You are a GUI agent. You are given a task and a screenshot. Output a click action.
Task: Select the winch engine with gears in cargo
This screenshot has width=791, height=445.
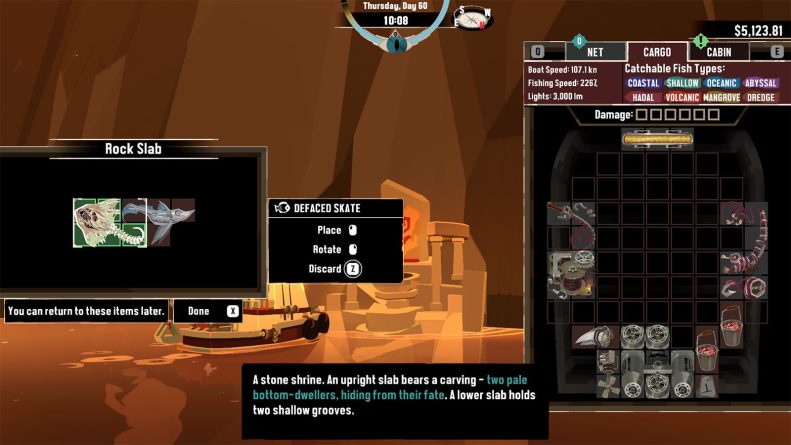point(571,273)
